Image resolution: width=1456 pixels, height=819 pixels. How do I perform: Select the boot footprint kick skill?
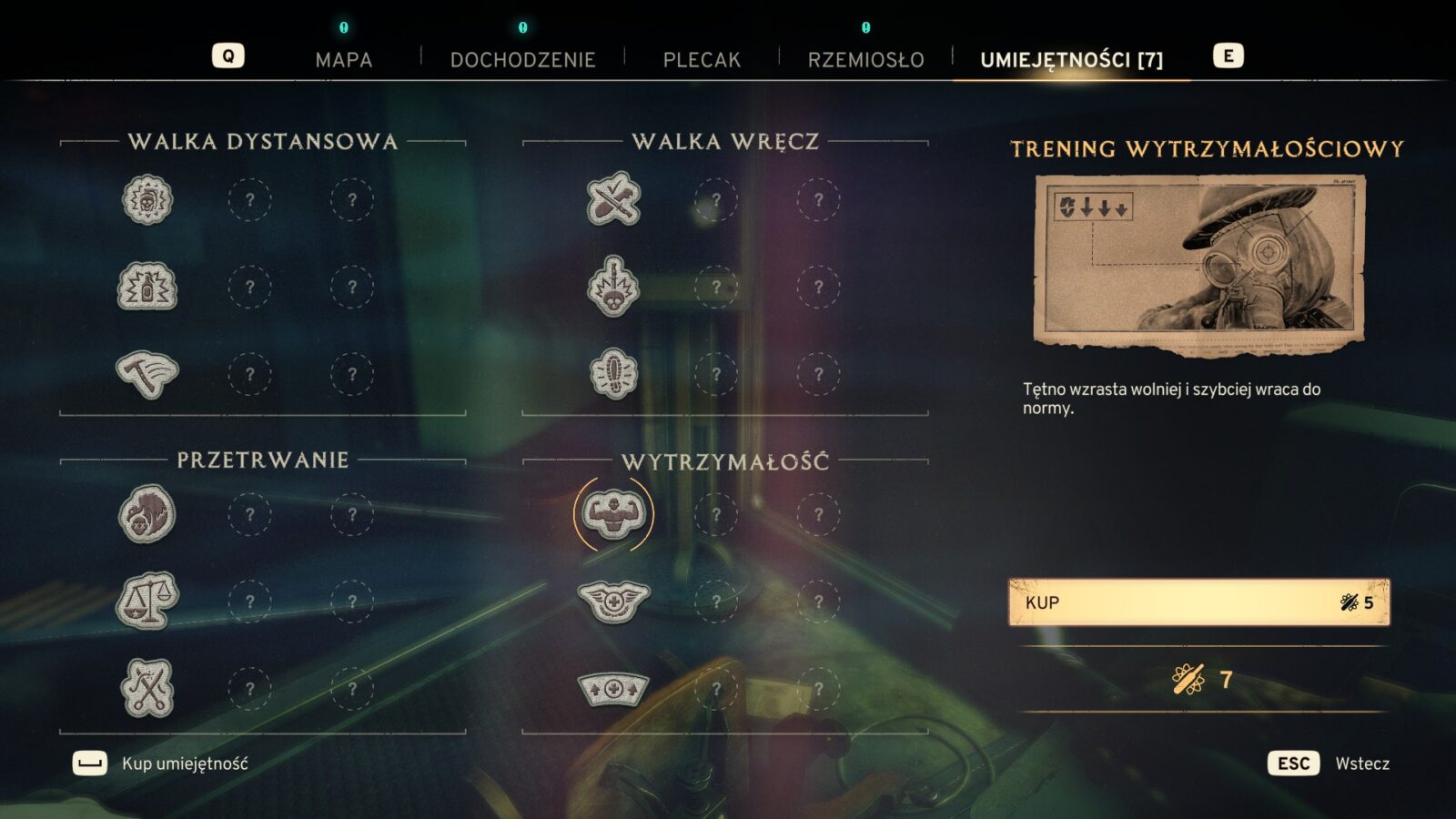pos(613,374)
